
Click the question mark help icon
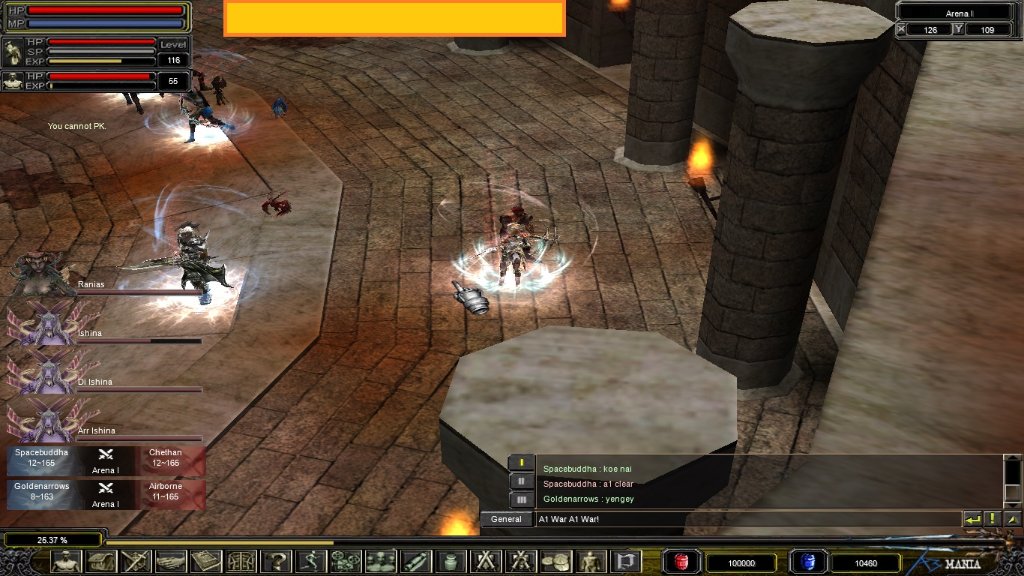click(x=275, y=562)
